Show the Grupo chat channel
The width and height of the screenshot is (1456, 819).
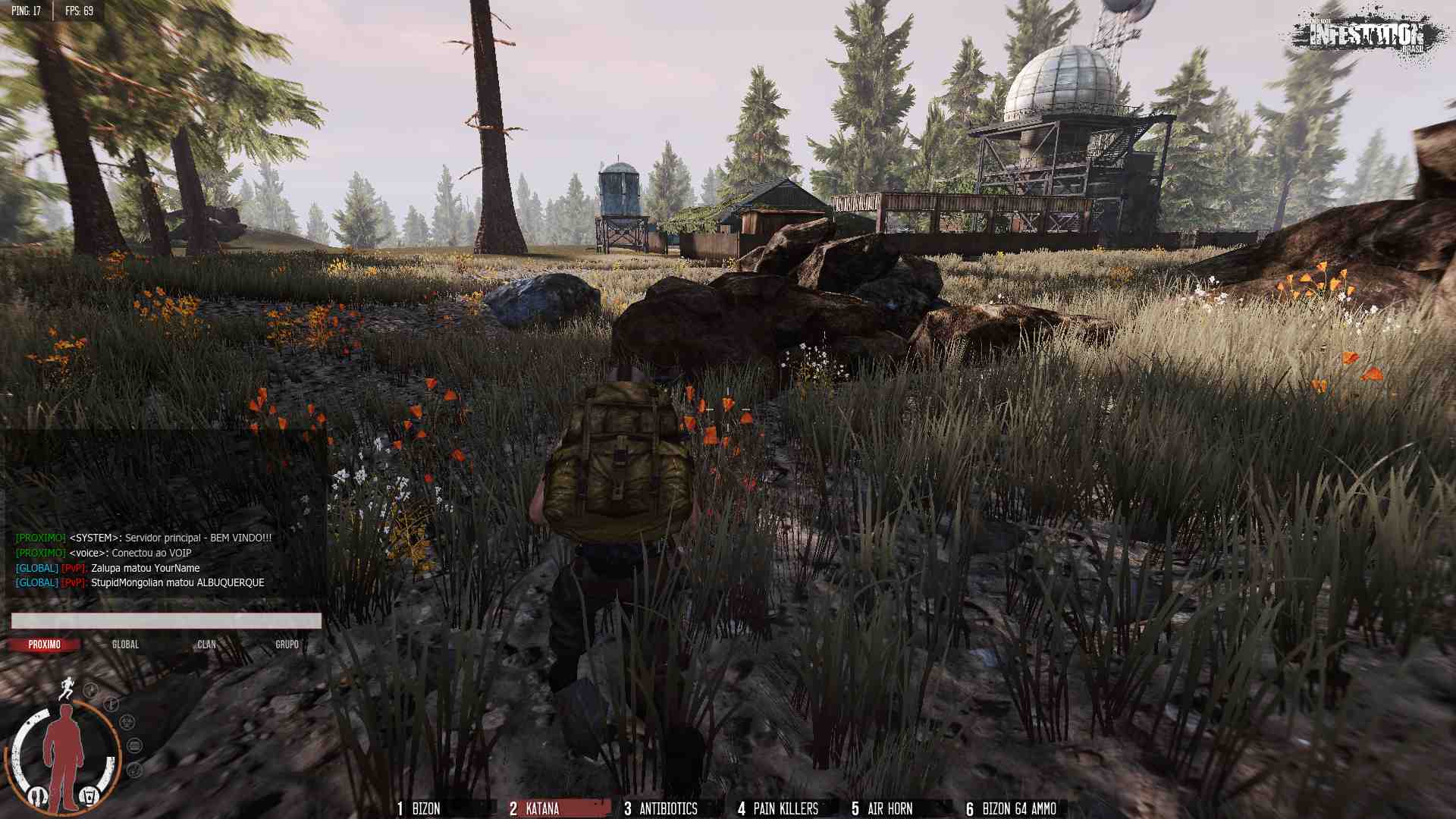click(287, 645)
